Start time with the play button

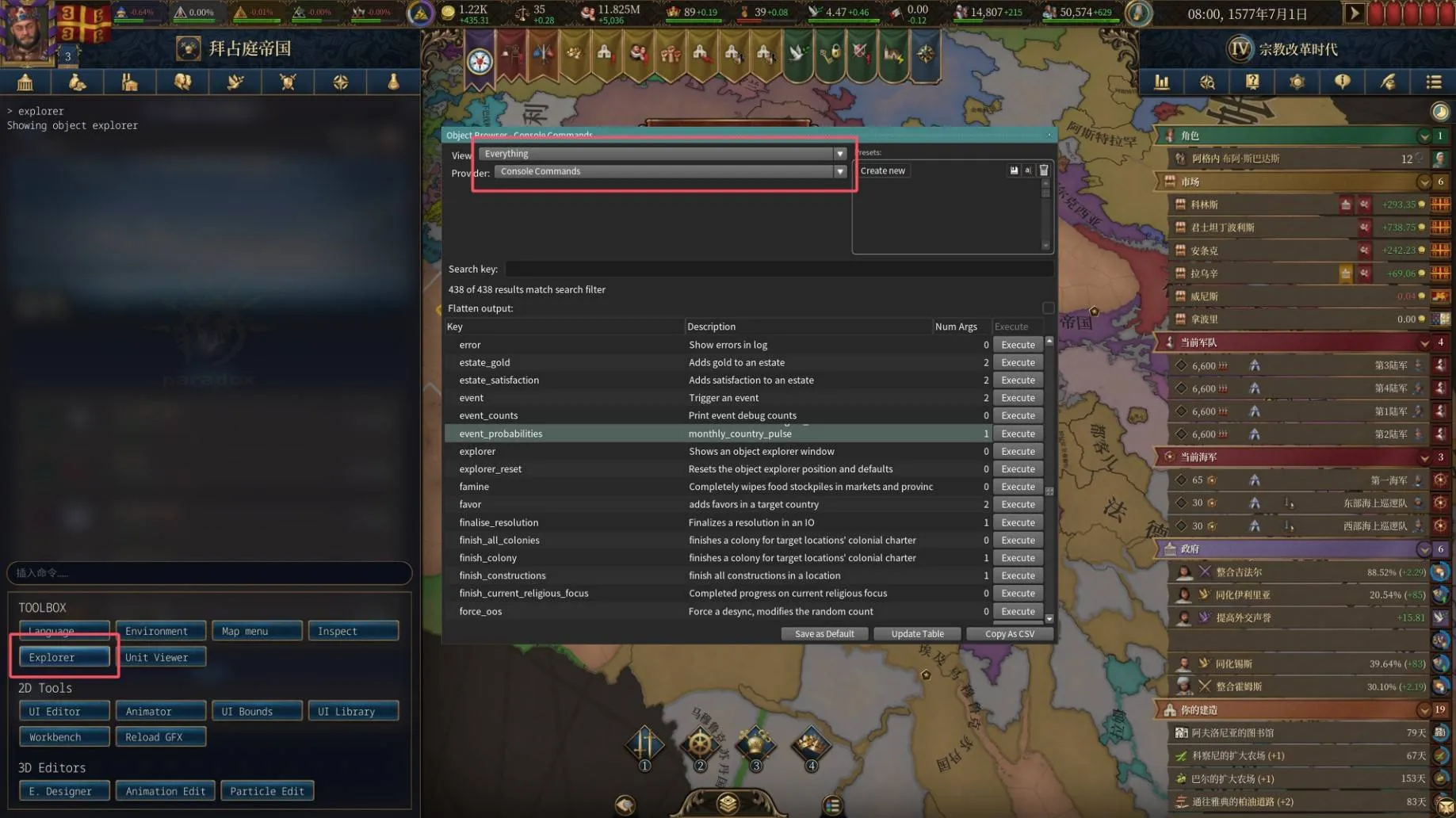pyautogui.click(x=1354, y=13)
